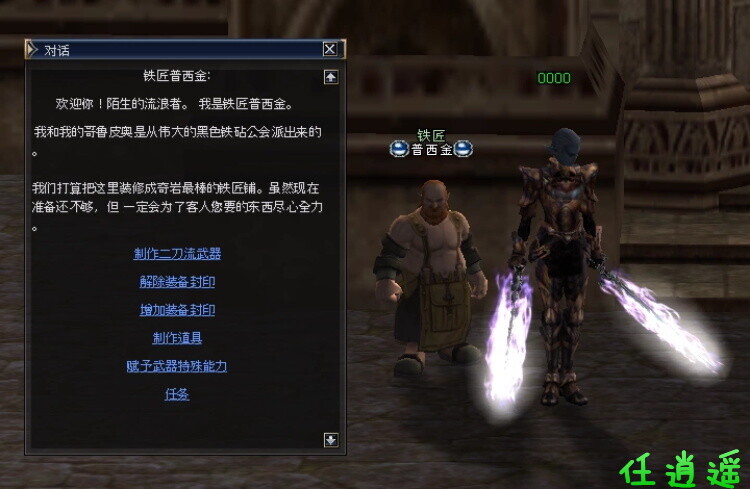Open 制作道具 crafting option
This screenshot has height=489, width=750.
coord(177,338)
